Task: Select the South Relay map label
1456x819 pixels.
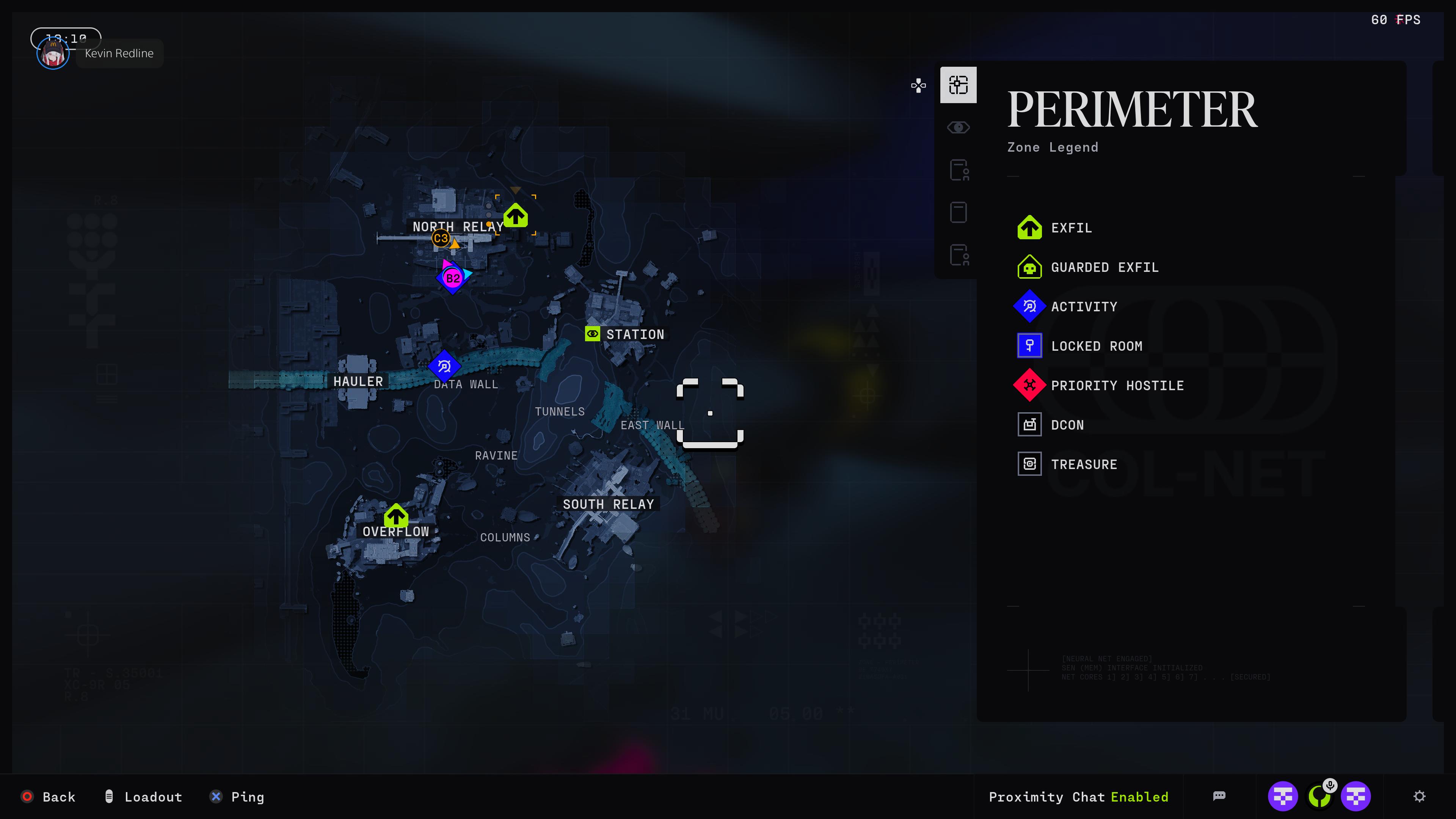Action: (608, 504)
